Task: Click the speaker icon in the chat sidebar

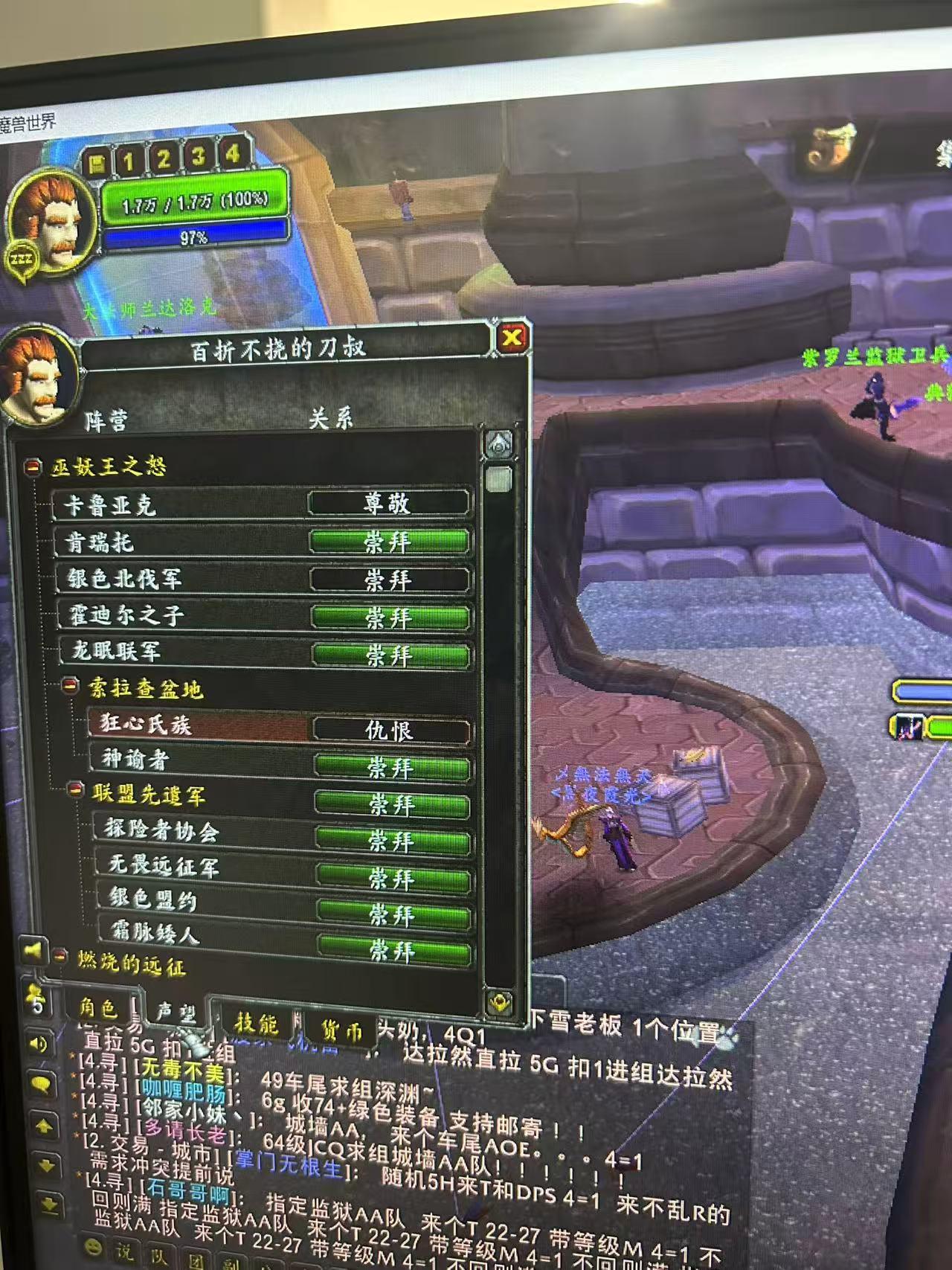Action: pos(38,1042)
